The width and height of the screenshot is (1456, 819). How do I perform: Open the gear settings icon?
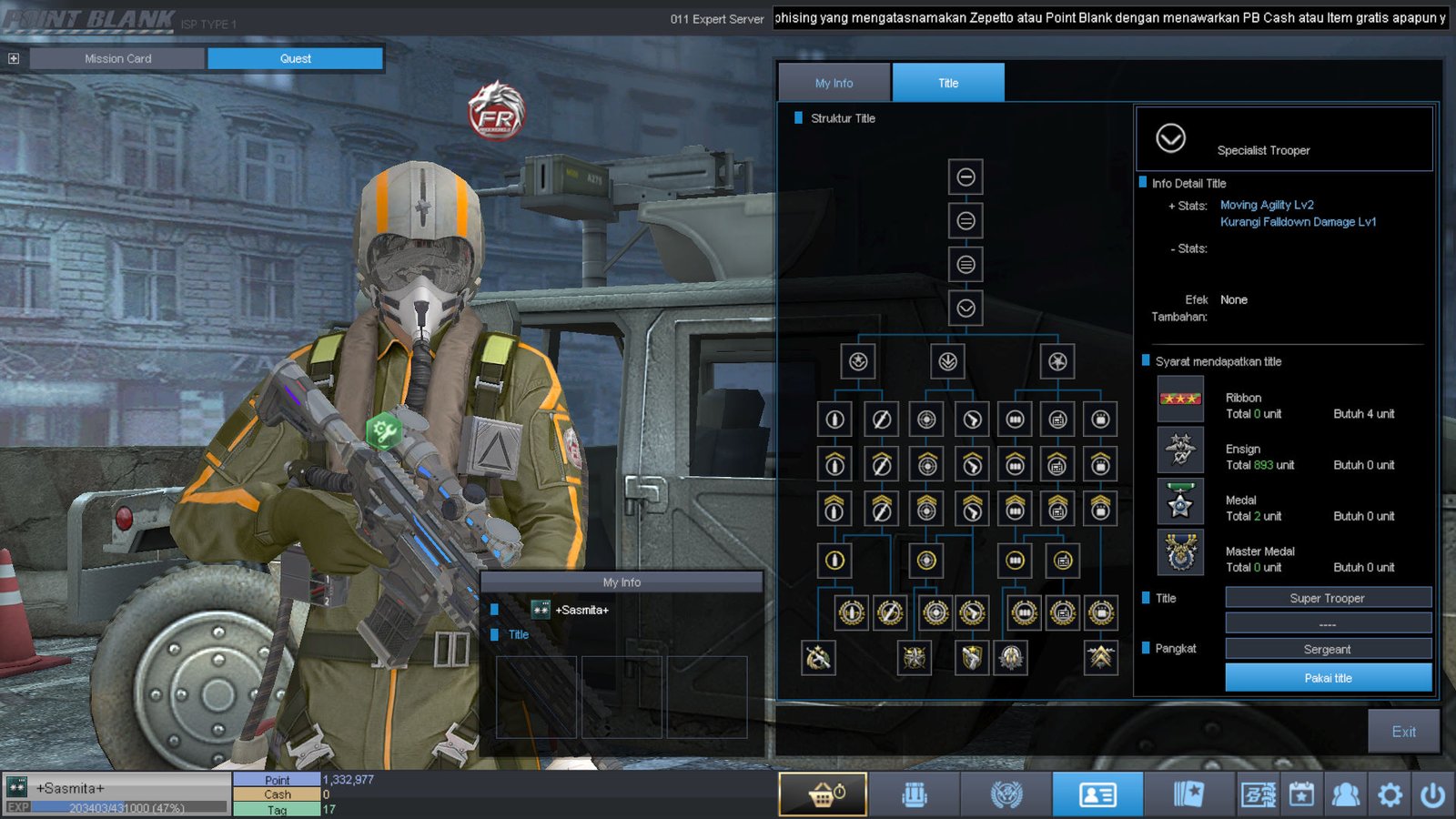(x=1390, y=794)
